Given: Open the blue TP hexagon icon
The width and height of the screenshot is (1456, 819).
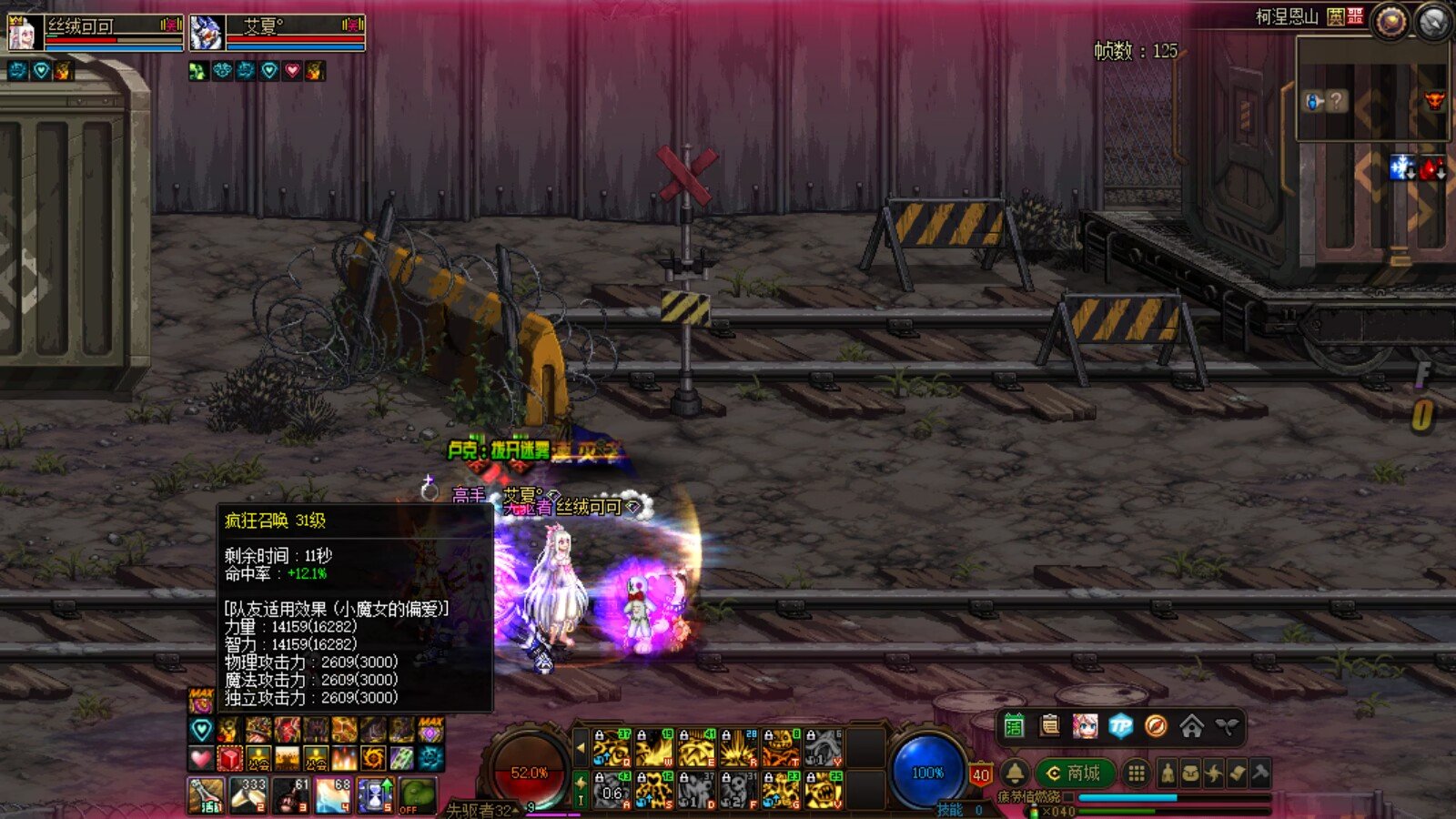Looking at the screenshot, I should point(1120,726).
